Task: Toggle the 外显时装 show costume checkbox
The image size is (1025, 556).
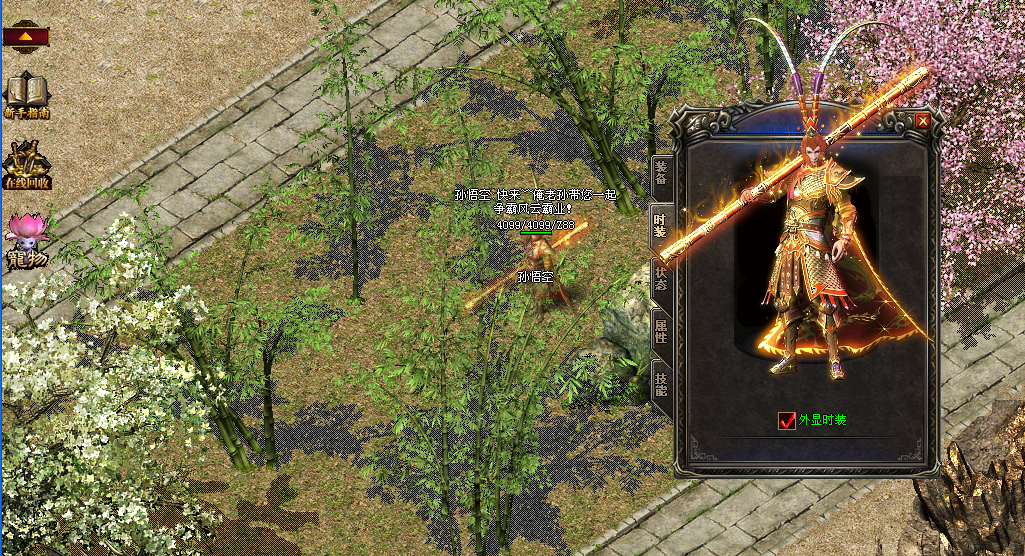Action: (x=787, y=421)
